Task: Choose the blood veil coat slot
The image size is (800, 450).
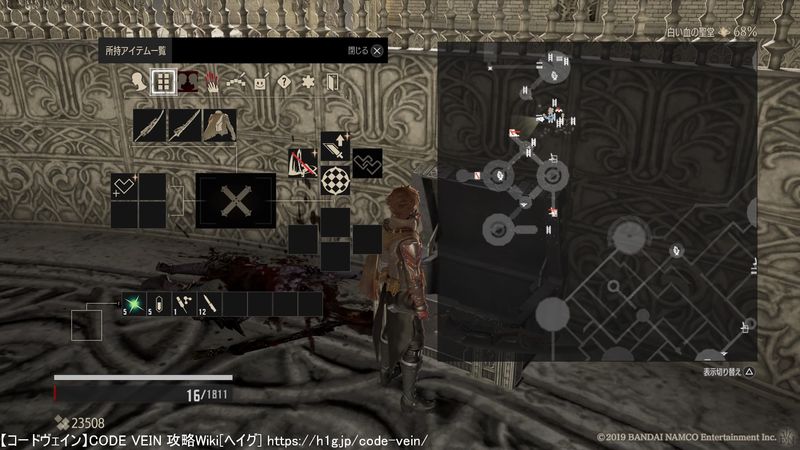Action: tap(220, 125)
